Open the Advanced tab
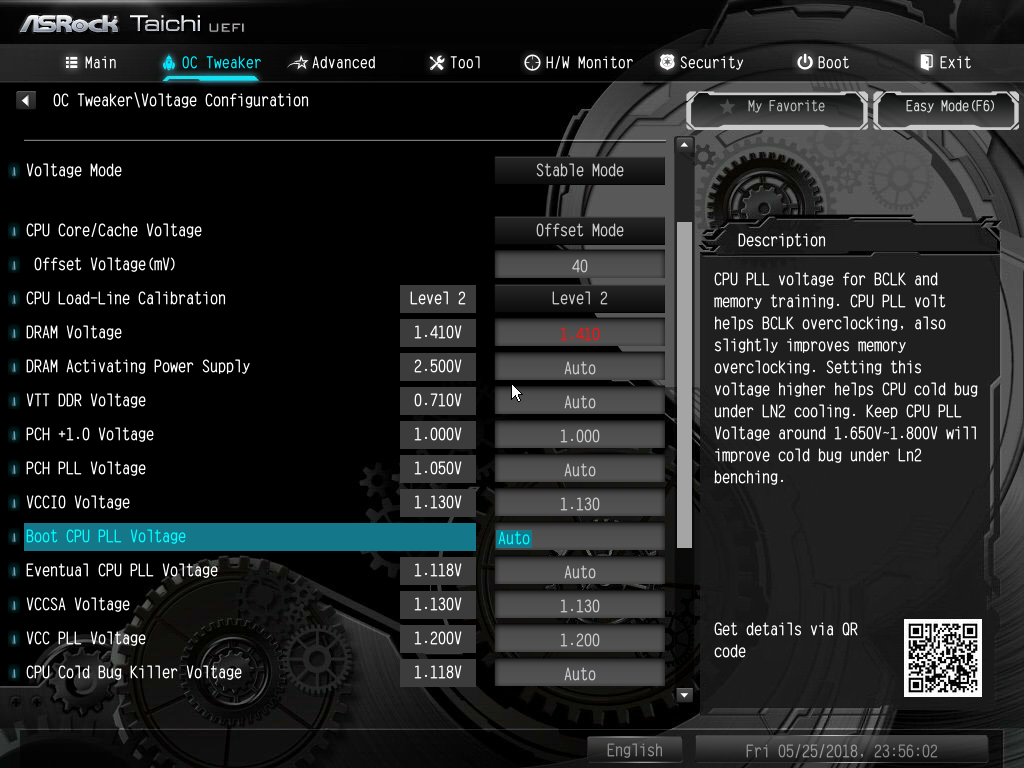This screenshot has height=768, width=1024. point(332,62)
